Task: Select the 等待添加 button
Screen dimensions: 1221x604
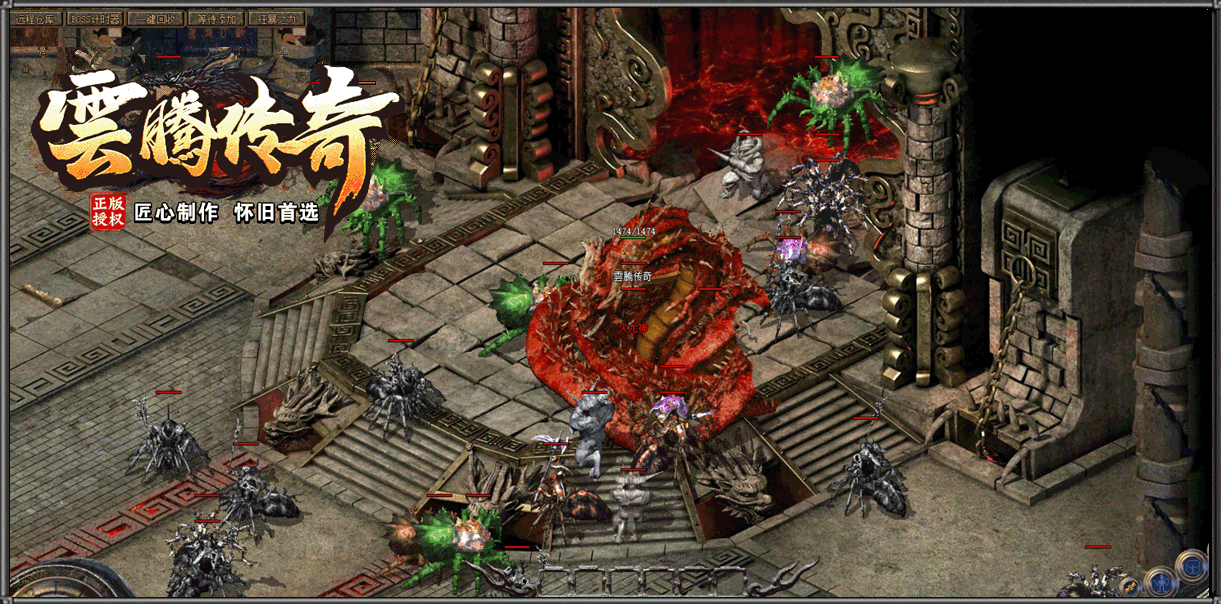Action: pos(217,18)
